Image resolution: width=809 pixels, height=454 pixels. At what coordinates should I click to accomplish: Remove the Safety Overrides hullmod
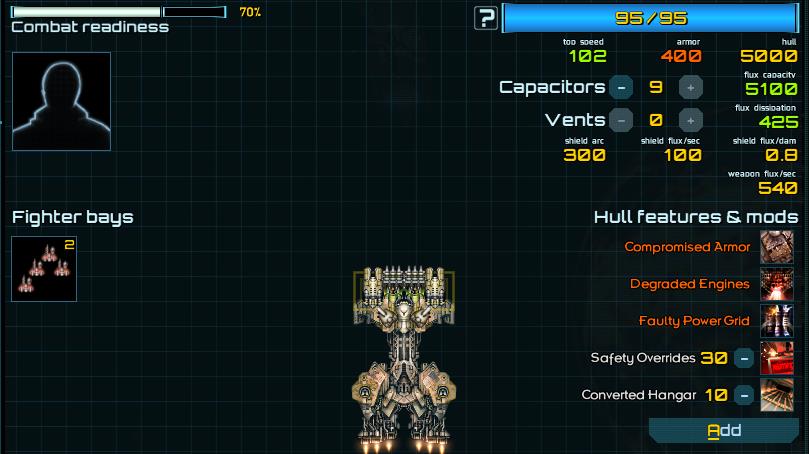[743, 357]
